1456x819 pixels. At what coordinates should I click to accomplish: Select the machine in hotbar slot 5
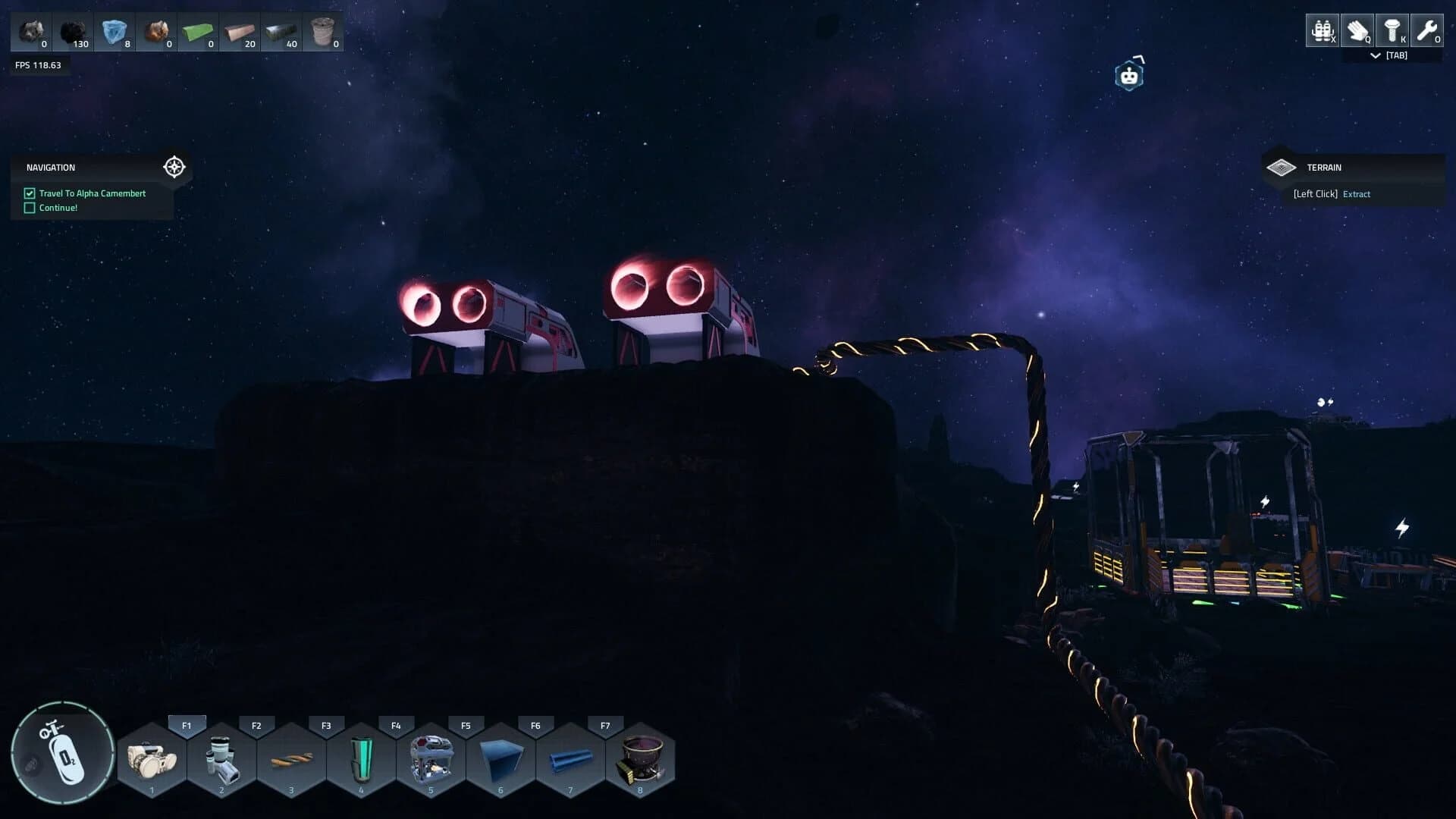click(x=431, y=758)
